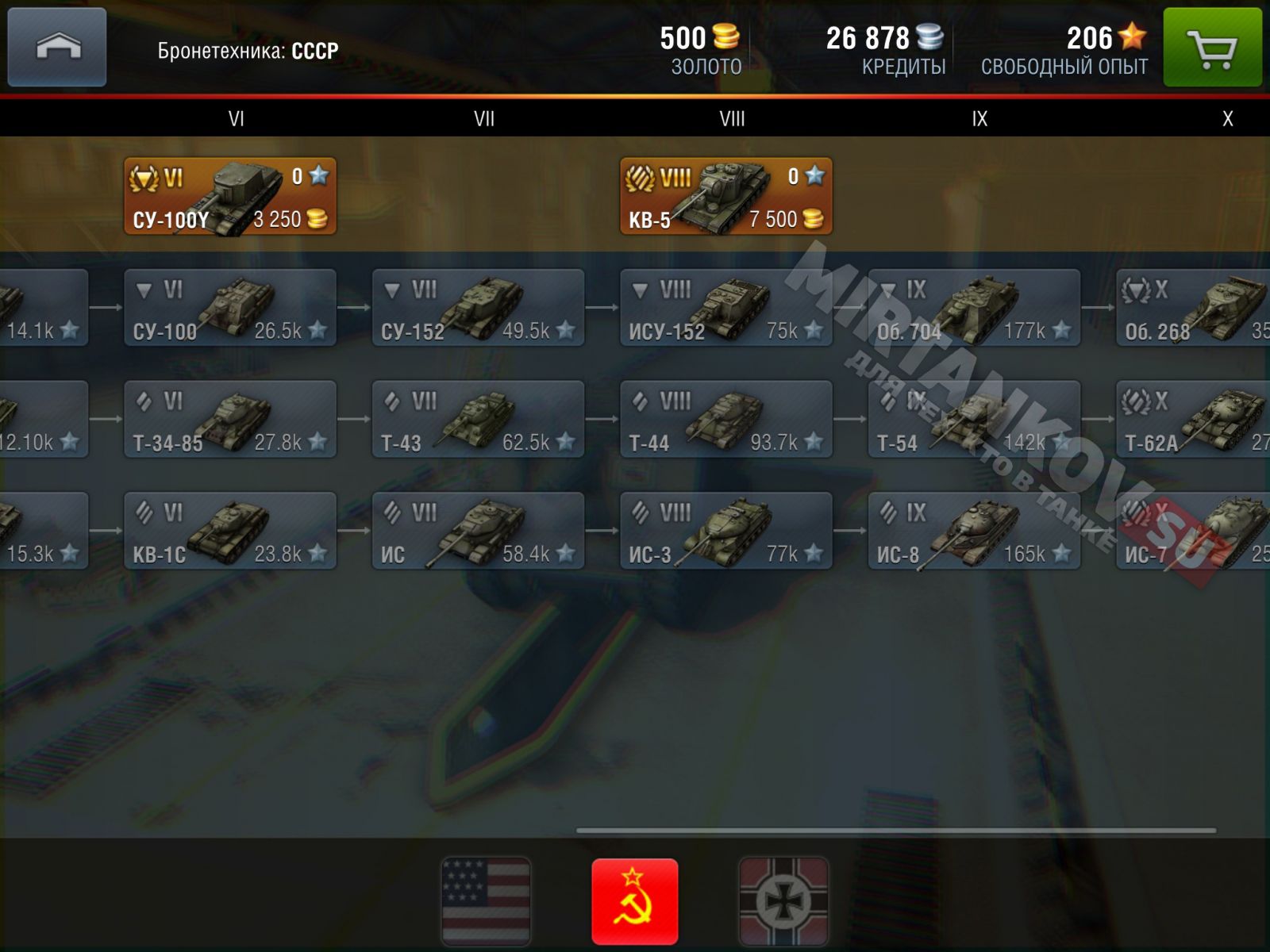This screenshot has width=1270, height=952.
Task: Pick the Т-34-85 medium tank
Action: (230, 420)
